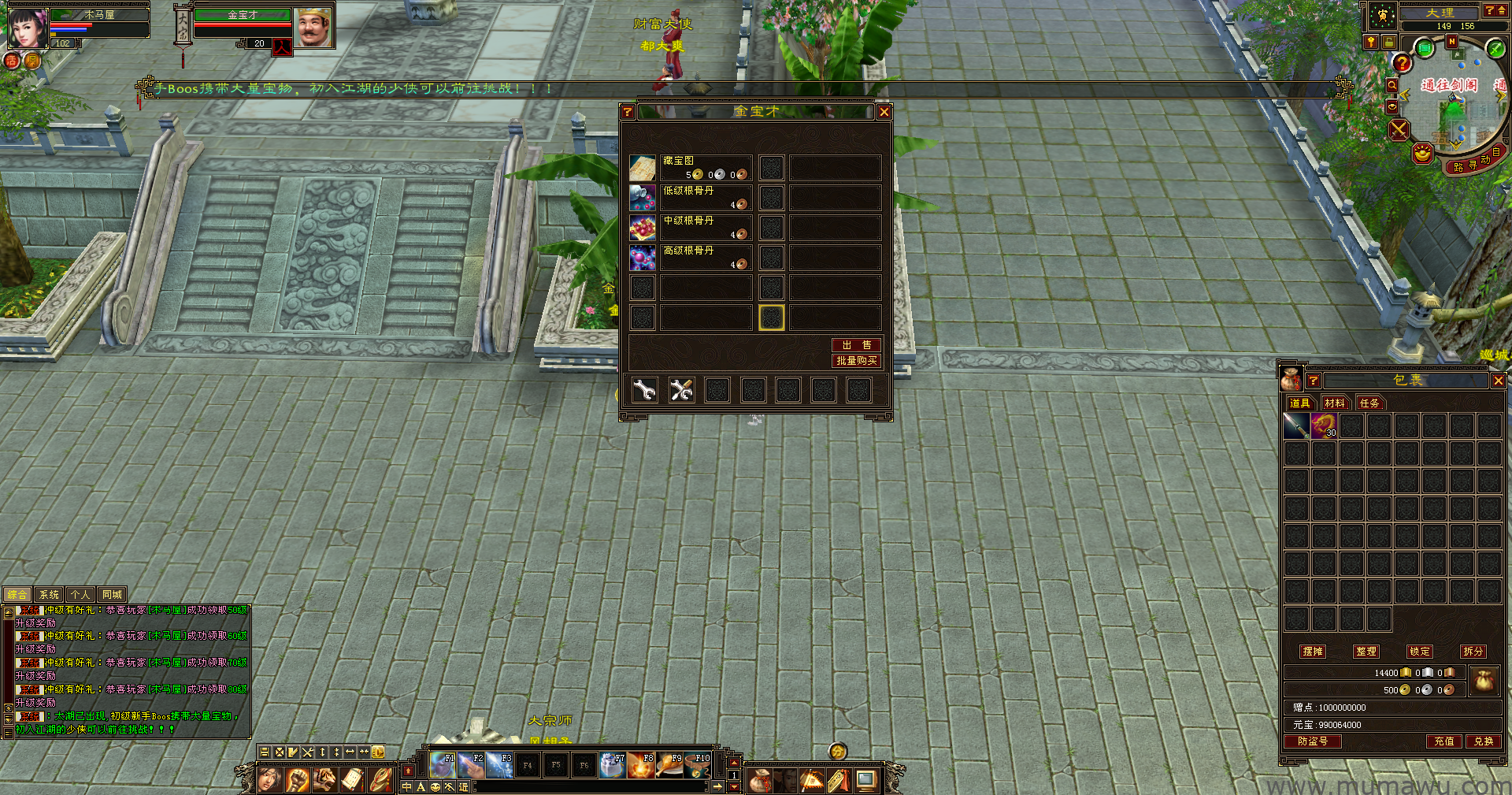Select the single wrench repair icon
This screenshot has width=1512, height=795.
point(645,390)
